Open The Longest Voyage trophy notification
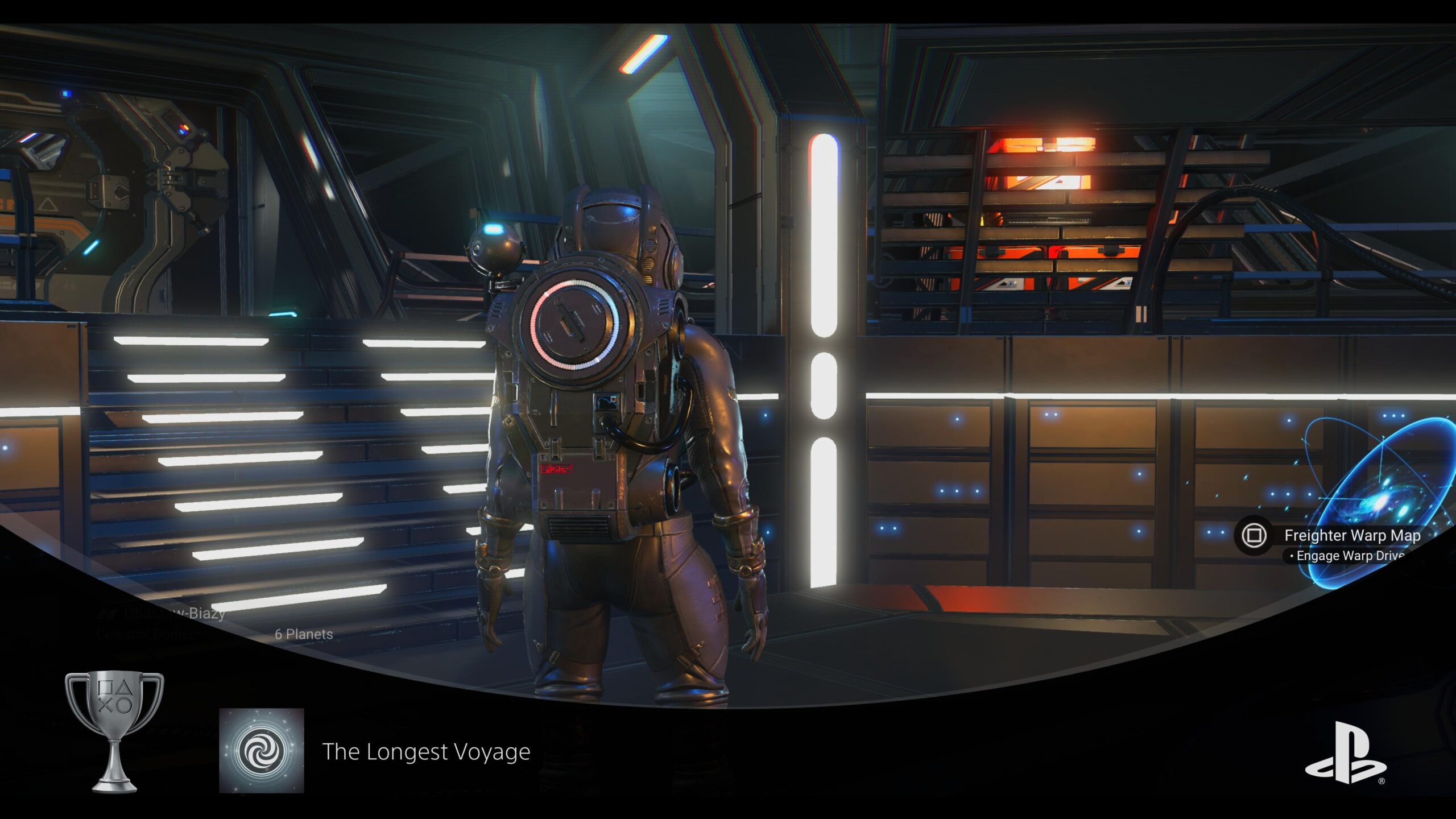The width and height of the screenshot is (1456, 819). [426, 752]
